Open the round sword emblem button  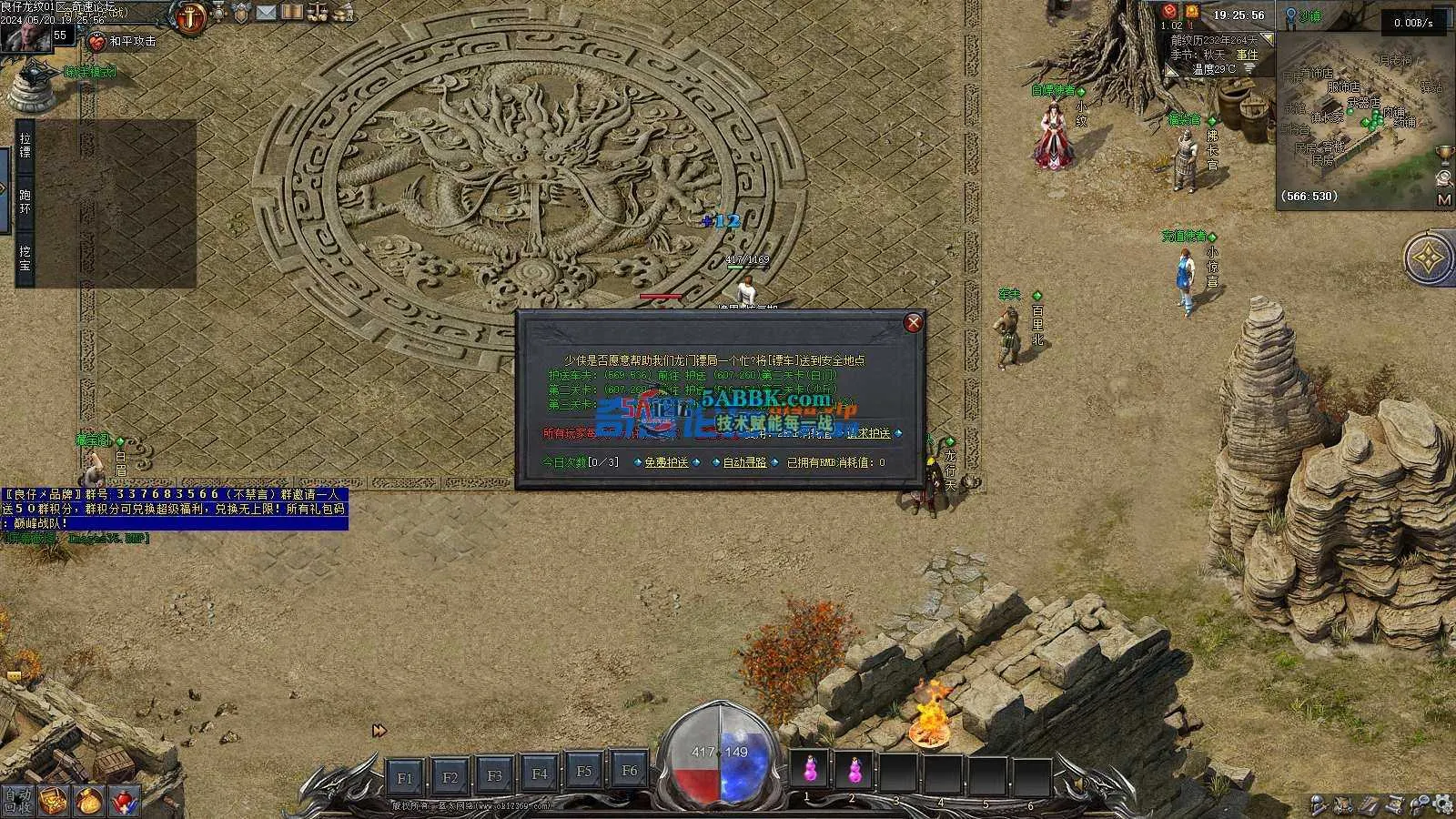191,17
